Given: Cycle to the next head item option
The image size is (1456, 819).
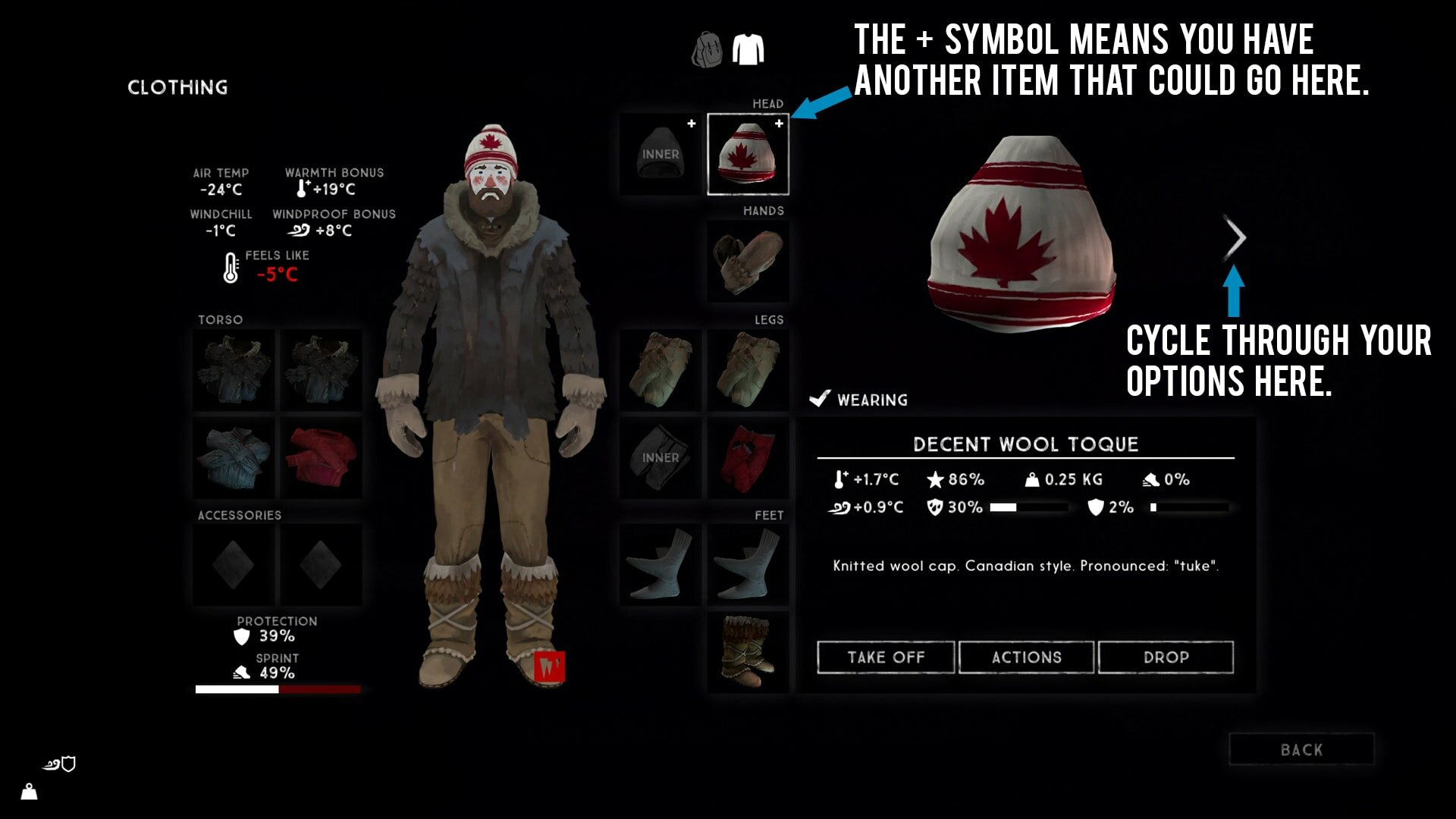Looking at the screenshot, I should (x=1235, y=237).
